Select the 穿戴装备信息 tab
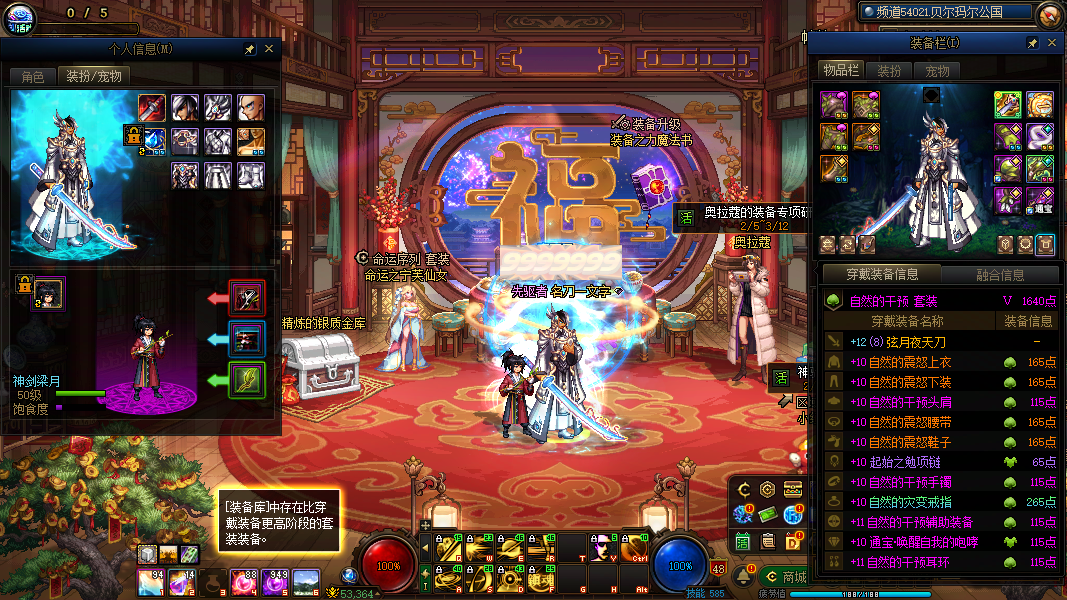 point(881,275)
